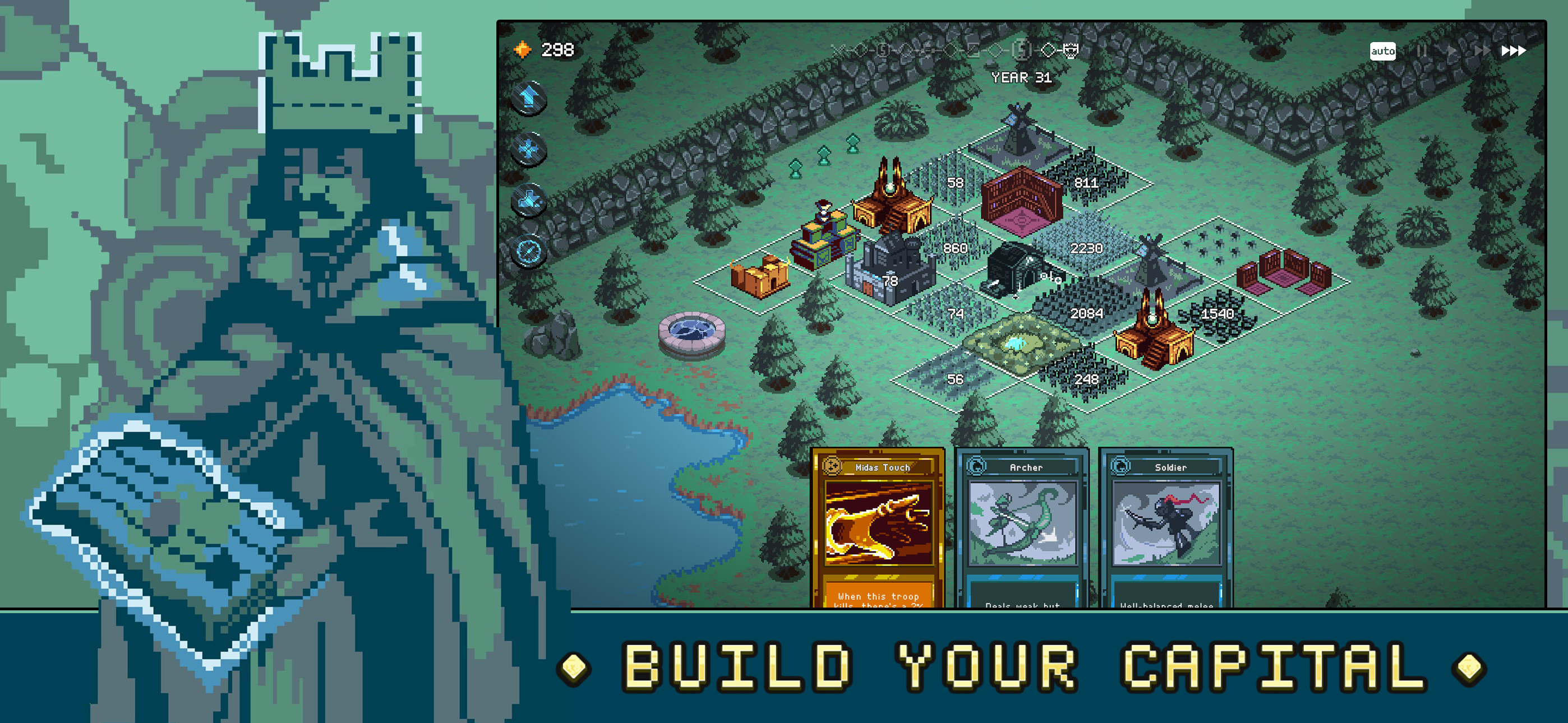Set game speed to fastest with triple arrows

click(x=1514, y=51)
